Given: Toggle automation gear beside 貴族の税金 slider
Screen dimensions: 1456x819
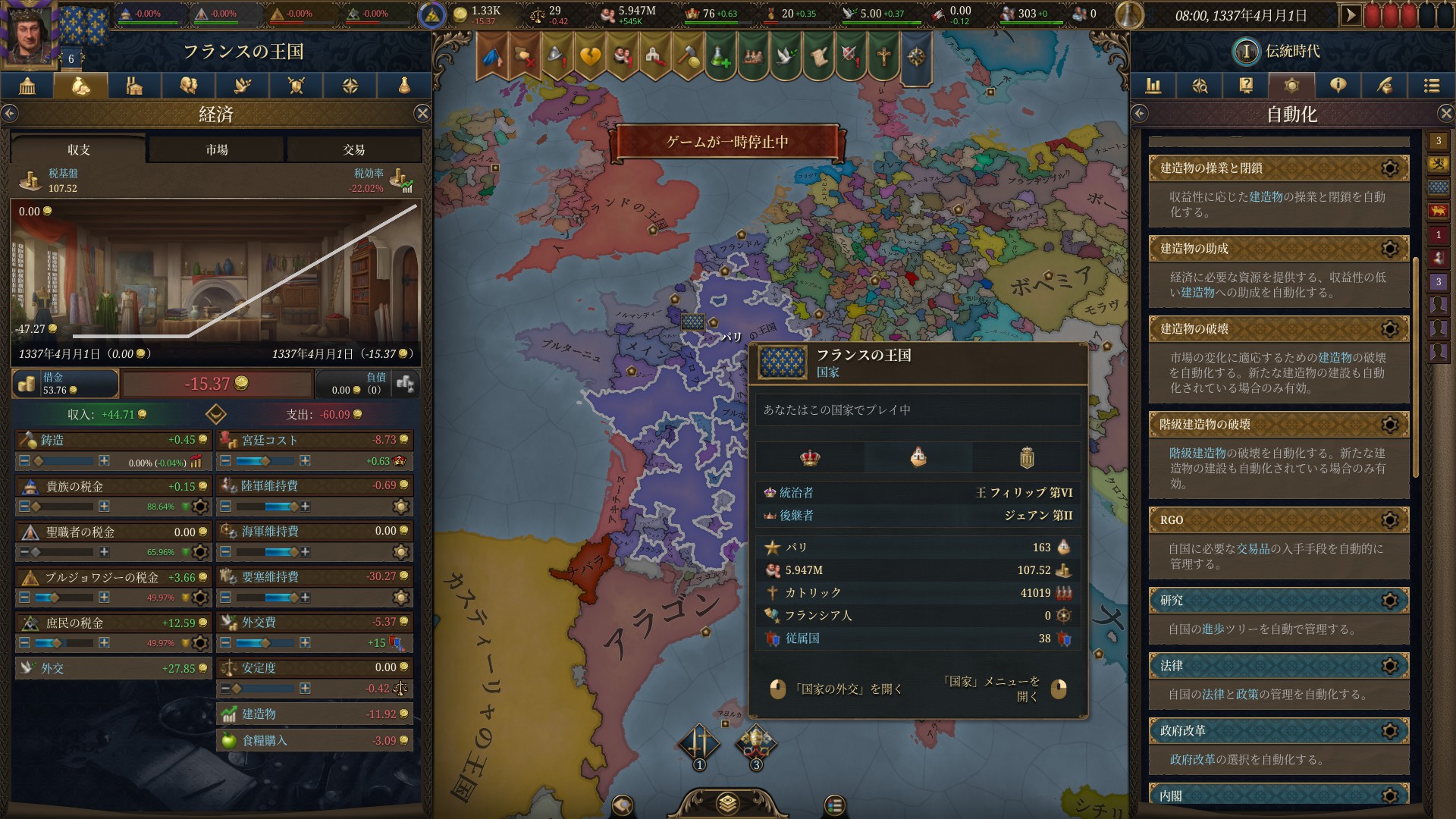Looking at the screenshot, I should [200, 507].
